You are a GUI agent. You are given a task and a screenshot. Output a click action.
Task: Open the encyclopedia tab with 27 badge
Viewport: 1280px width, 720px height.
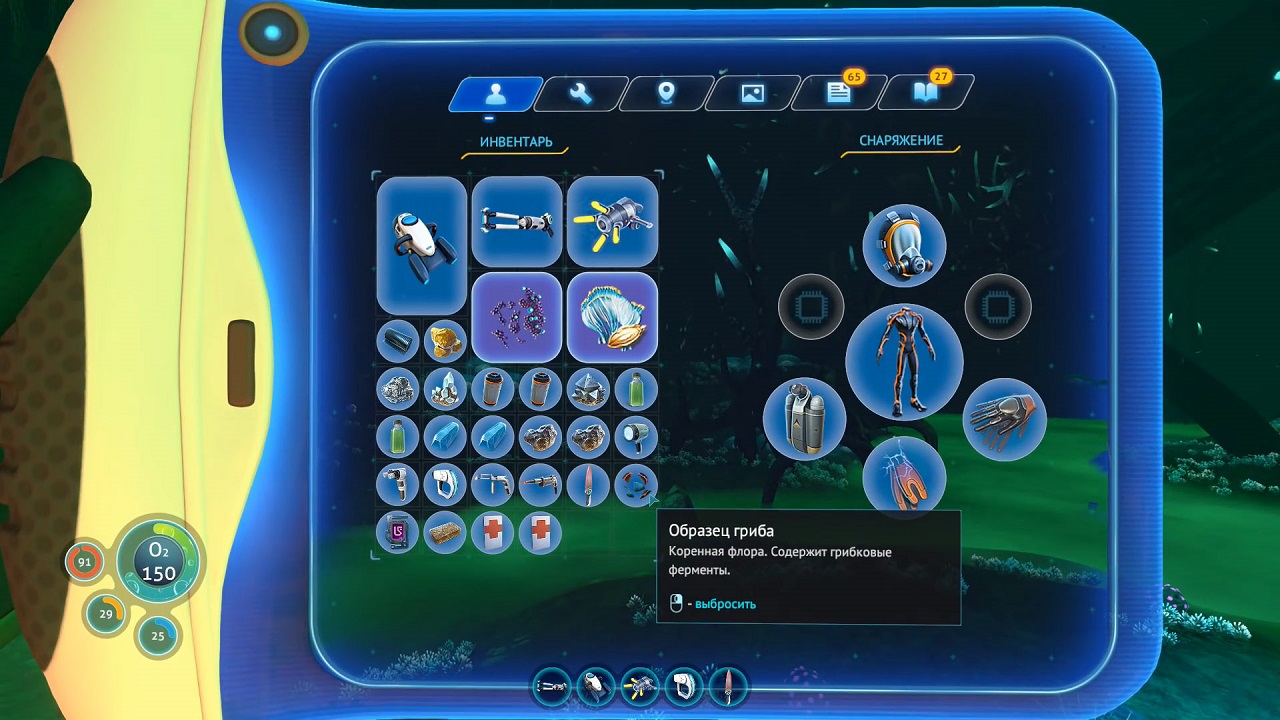click(923, 94)
